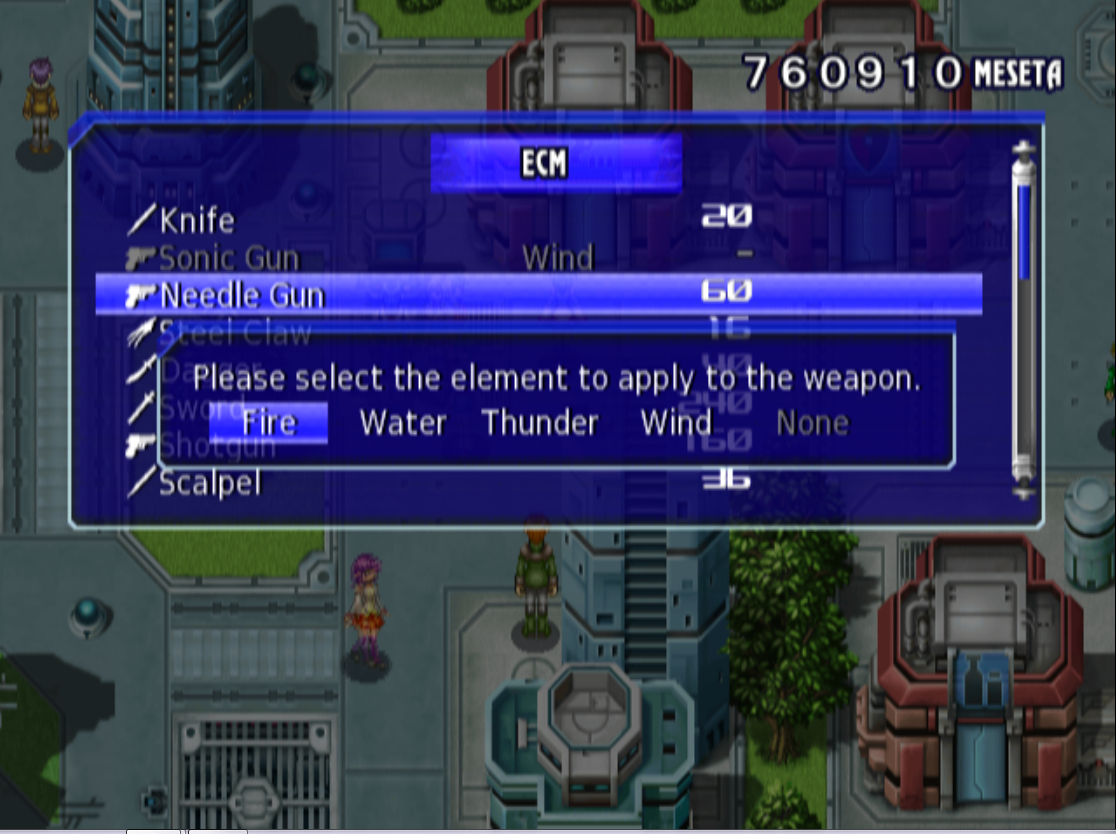Select the Water element option
The image size is (1116, 834).
[x=403, y=423]
